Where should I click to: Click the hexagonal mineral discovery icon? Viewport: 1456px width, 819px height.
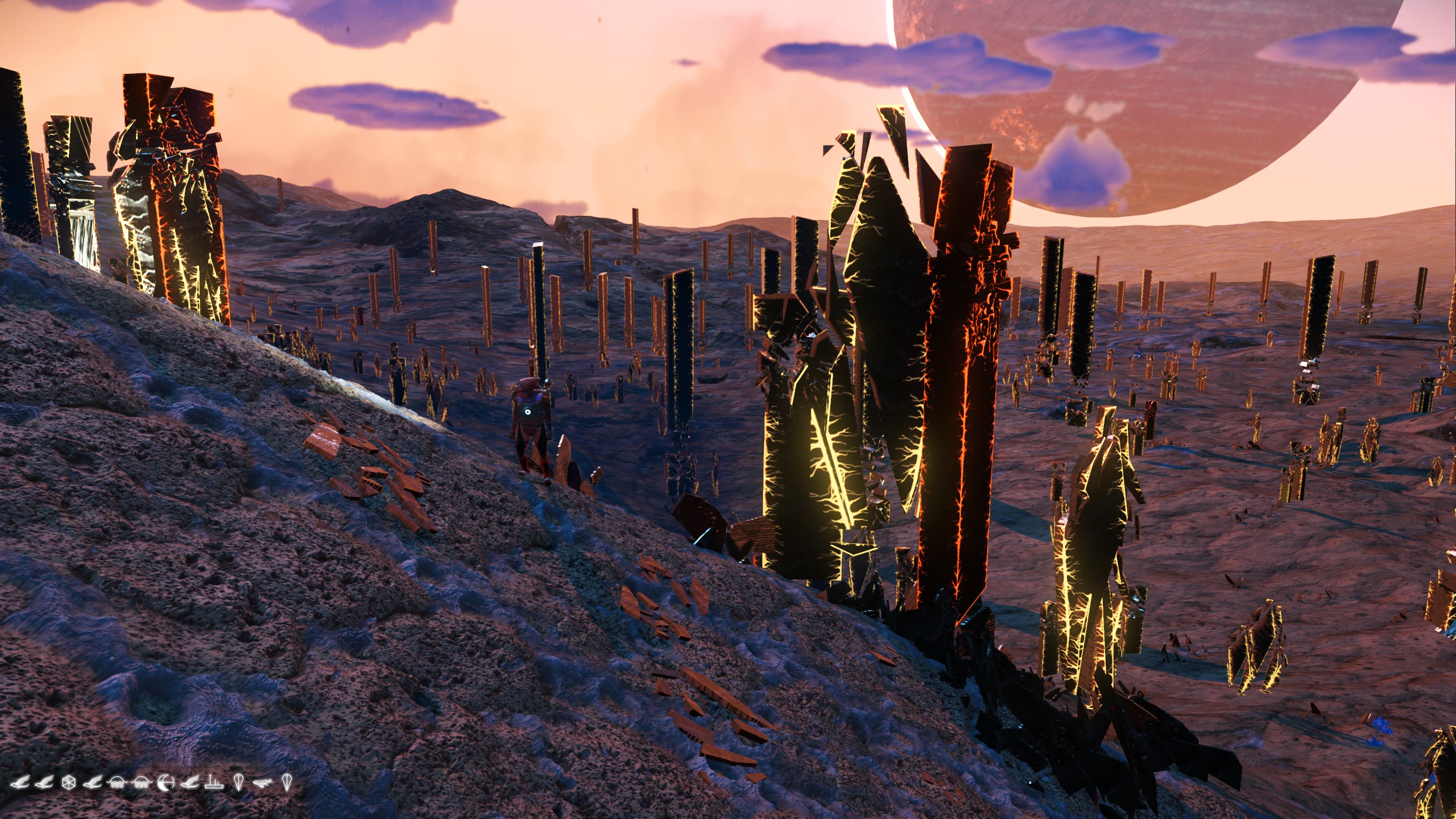(x=68, y=781)
